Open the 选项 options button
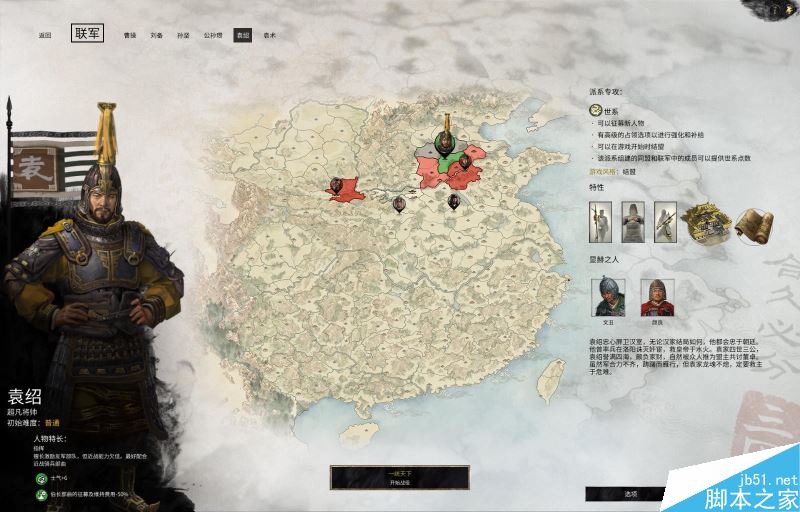 tap(631, 494)
